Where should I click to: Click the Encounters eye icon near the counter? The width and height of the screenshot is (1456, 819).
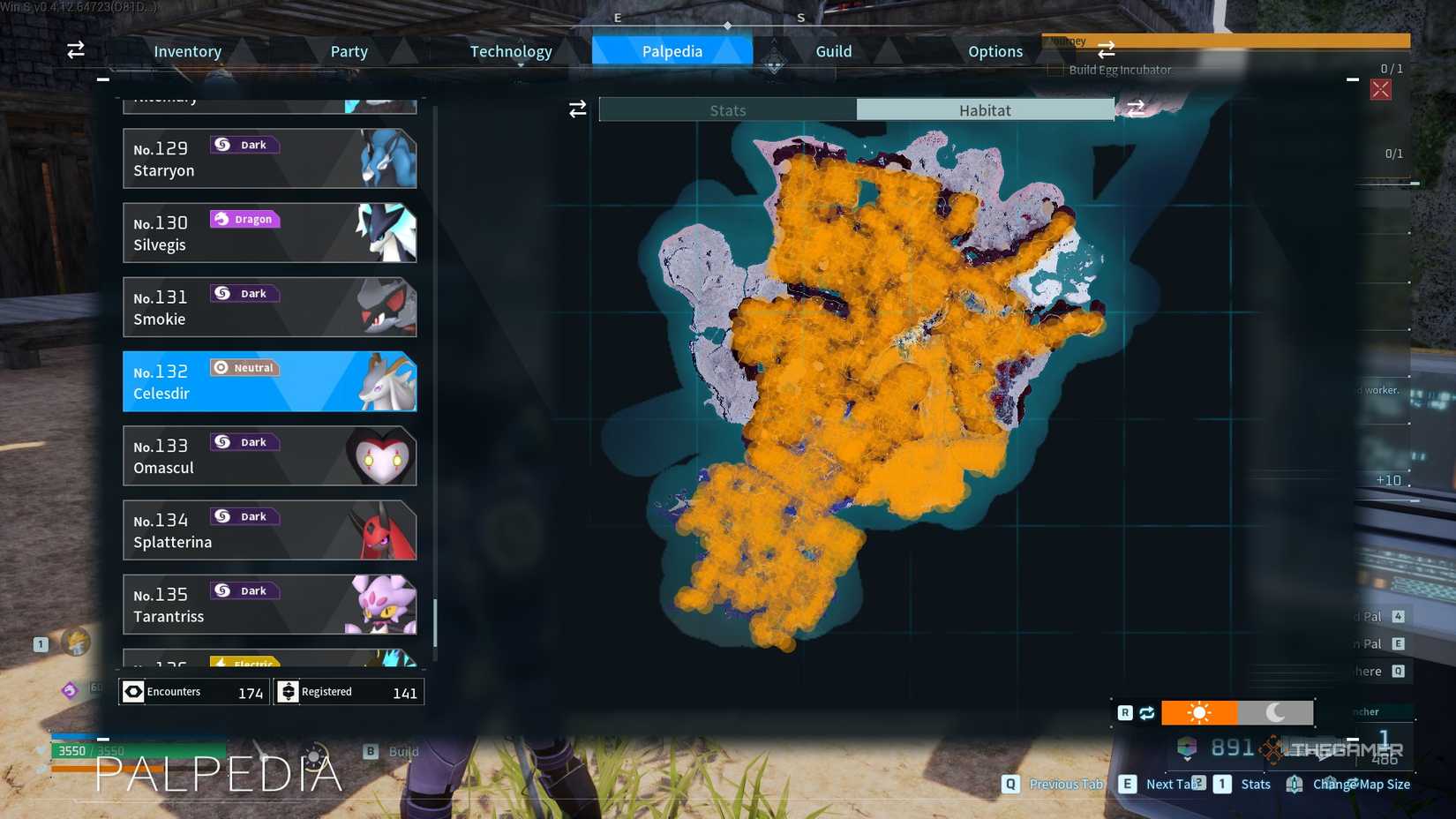[x=133, y=691]
